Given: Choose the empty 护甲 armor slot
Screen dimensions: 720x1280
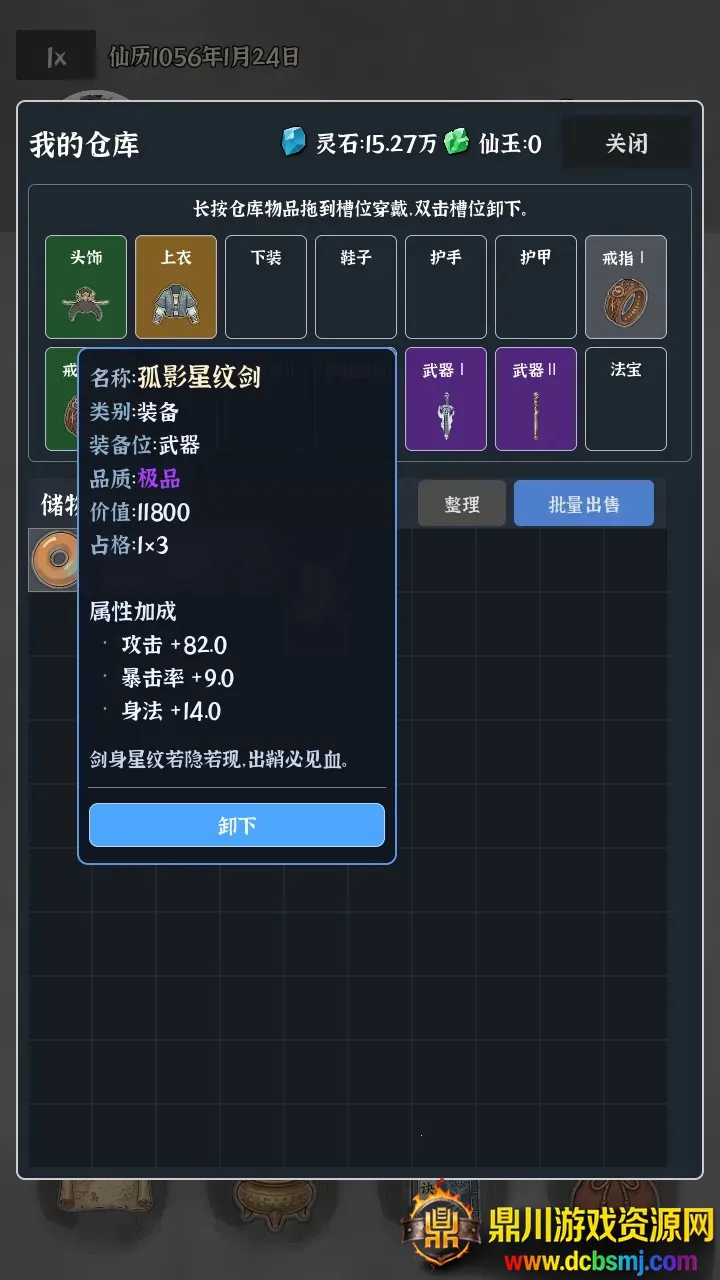Looking at the screenshot, I should [x=536, y=287].
